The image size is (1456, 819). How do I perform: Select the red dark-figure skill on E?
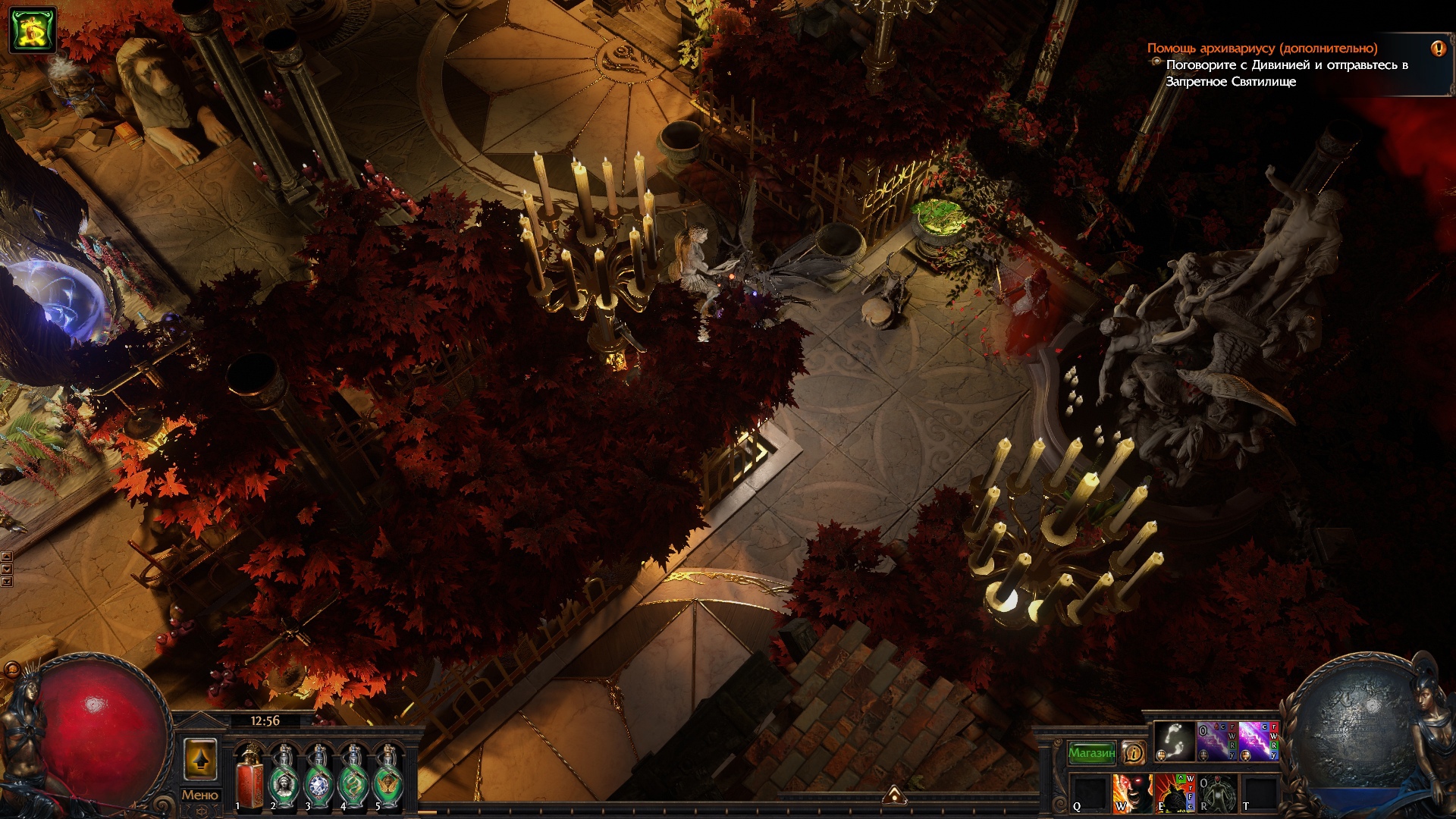[x=1173, y=793]
